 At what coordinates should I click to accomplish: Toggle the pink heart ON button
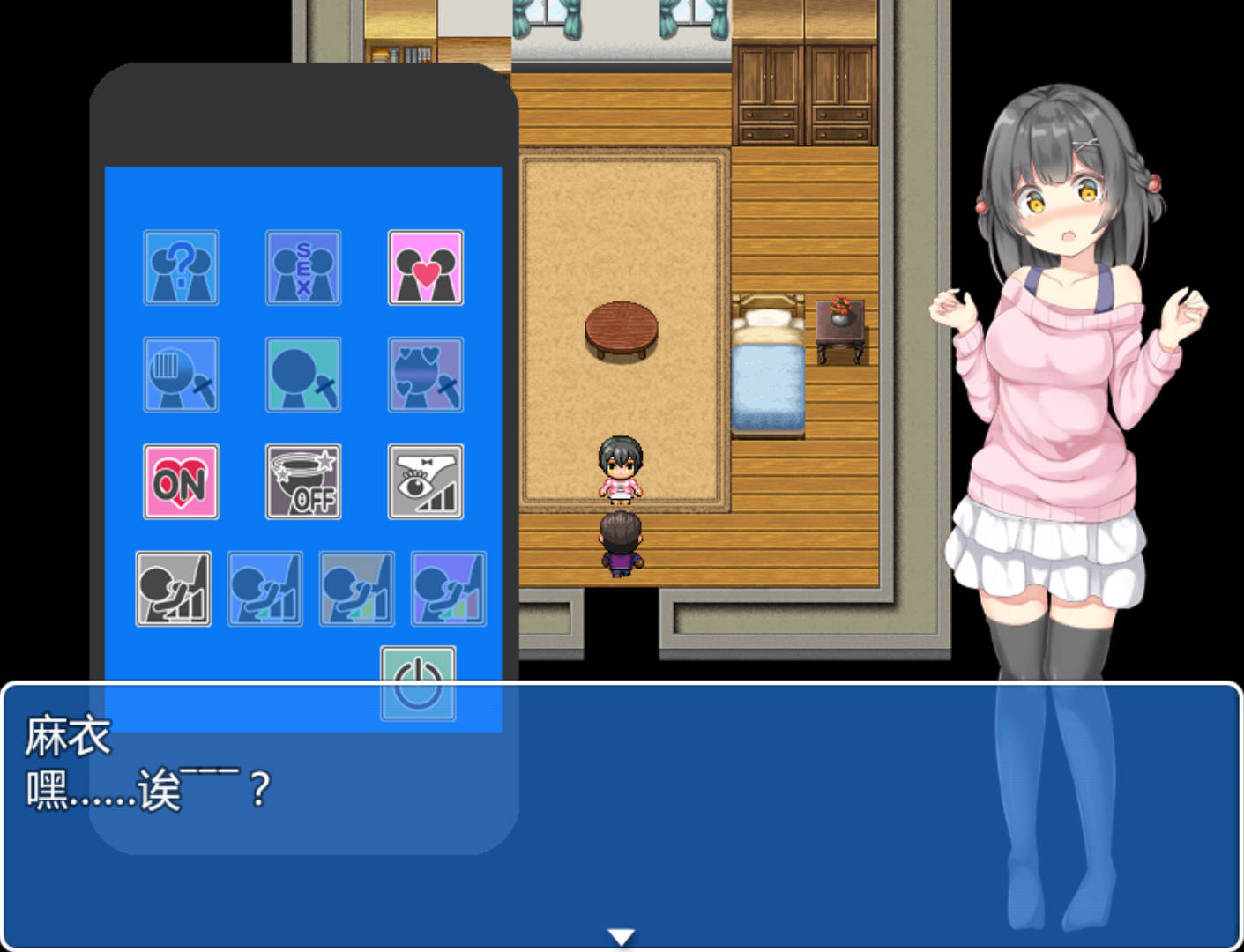pos(181,481)
